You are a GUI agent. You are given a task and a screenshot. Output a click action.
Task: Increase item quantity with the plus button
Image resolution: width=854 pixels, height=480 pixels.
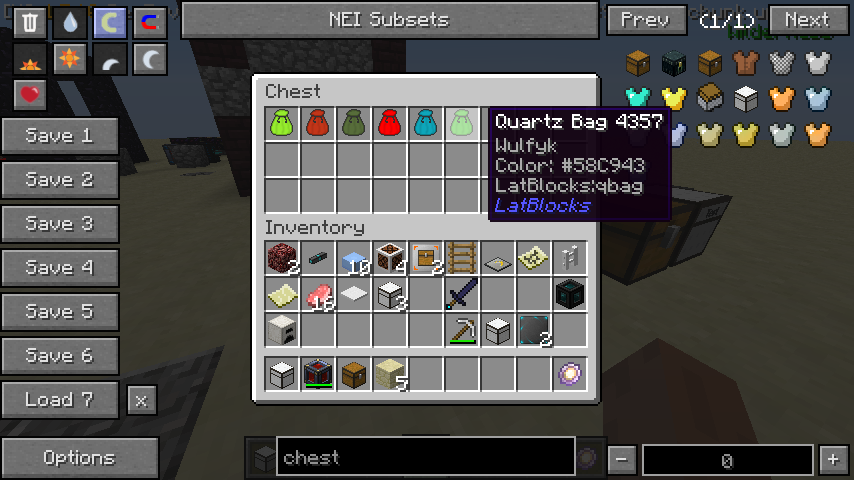point(832,460)
